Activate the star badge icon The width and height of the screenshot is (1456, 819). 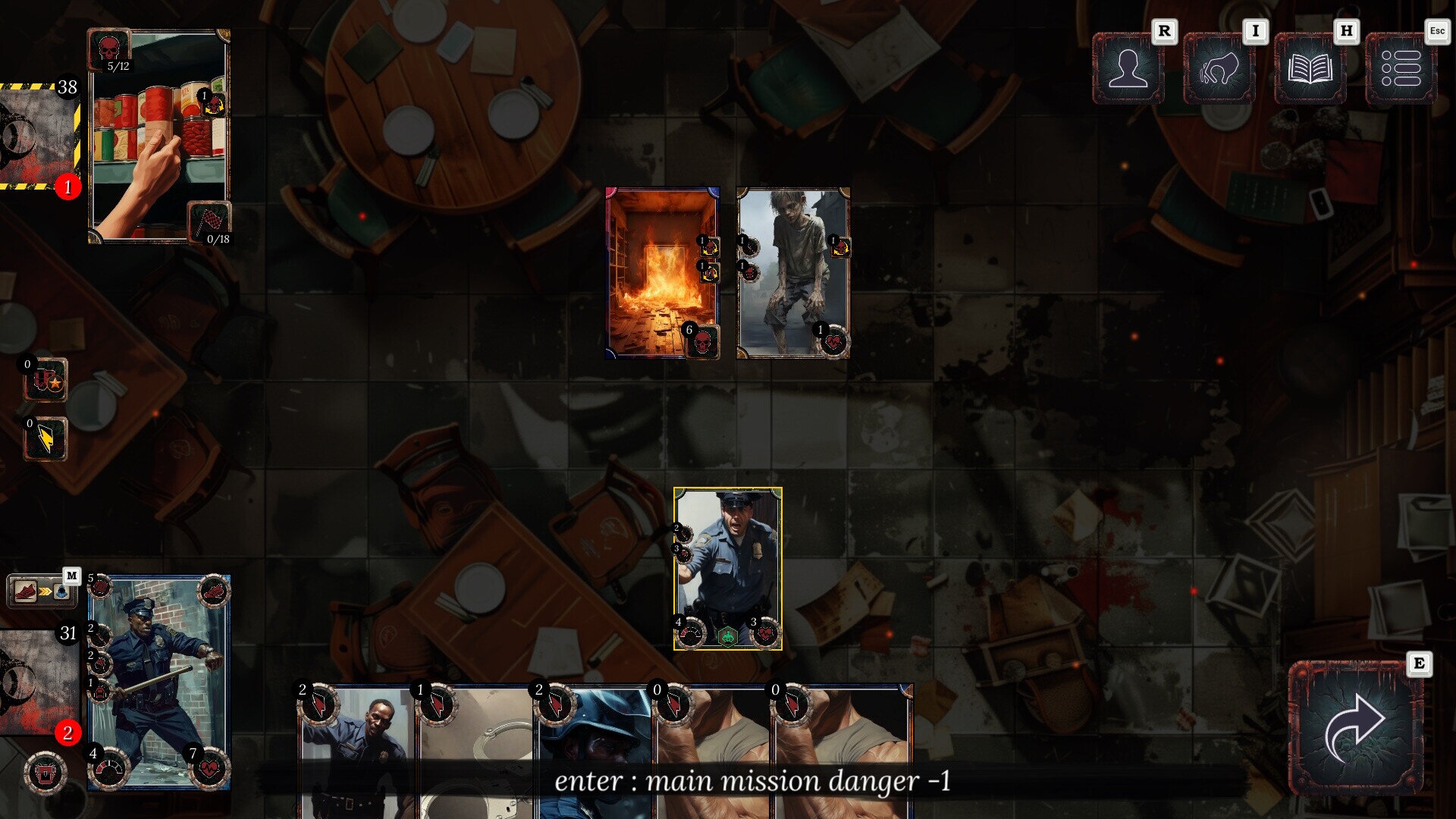click(x=45, y=381)
